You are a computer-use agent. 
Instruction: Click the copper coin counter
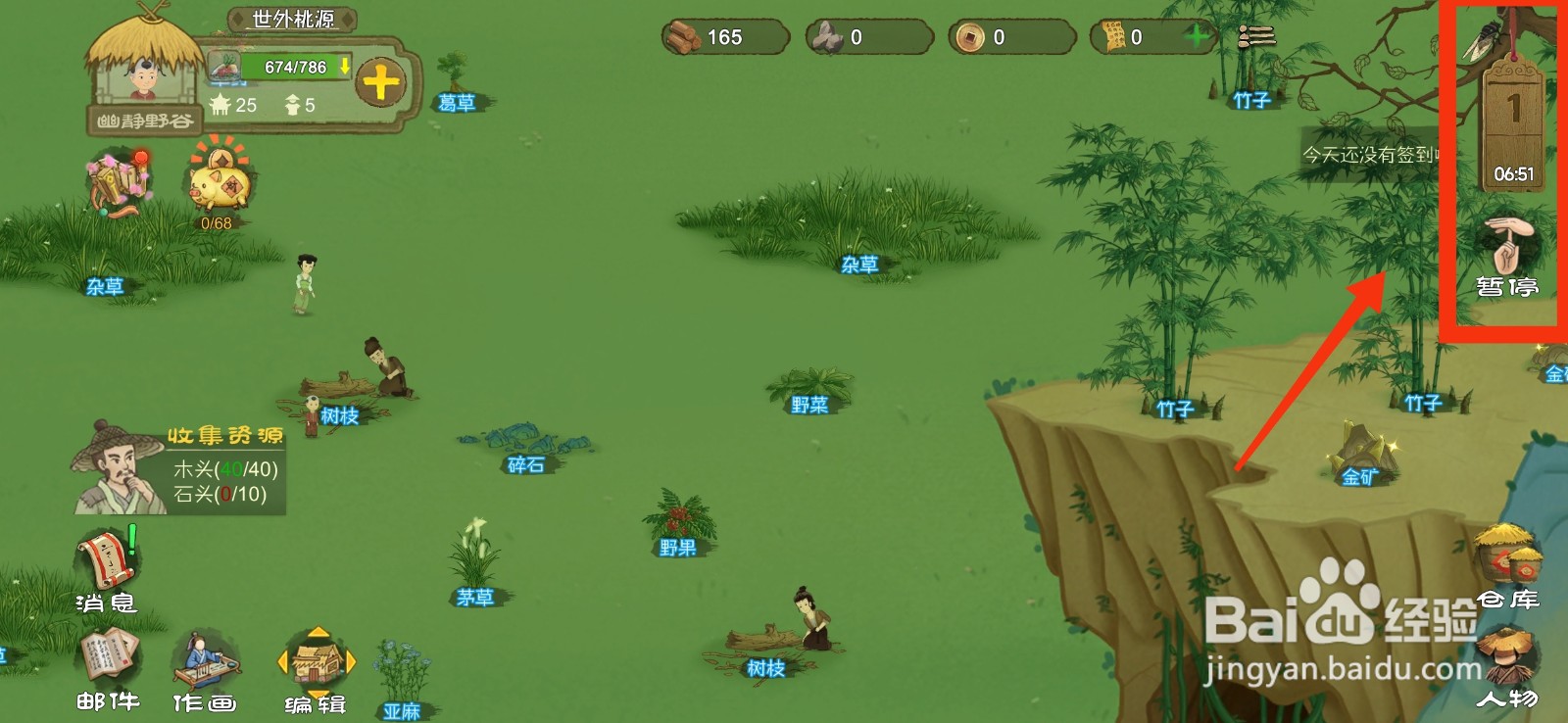(1009, 37)
